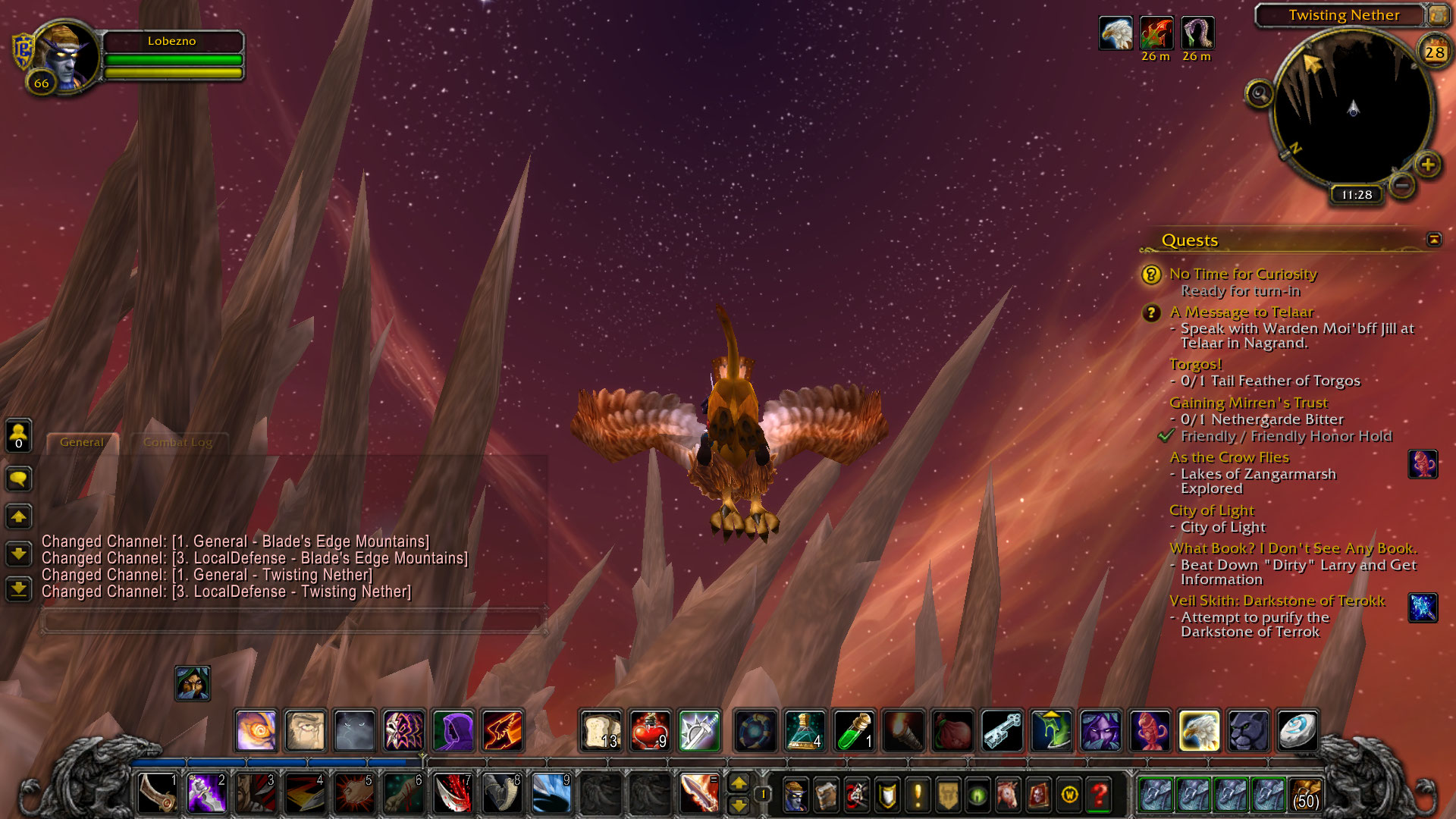
Task: Page the action bar up with arrow
Action: (x=738, y=783)
